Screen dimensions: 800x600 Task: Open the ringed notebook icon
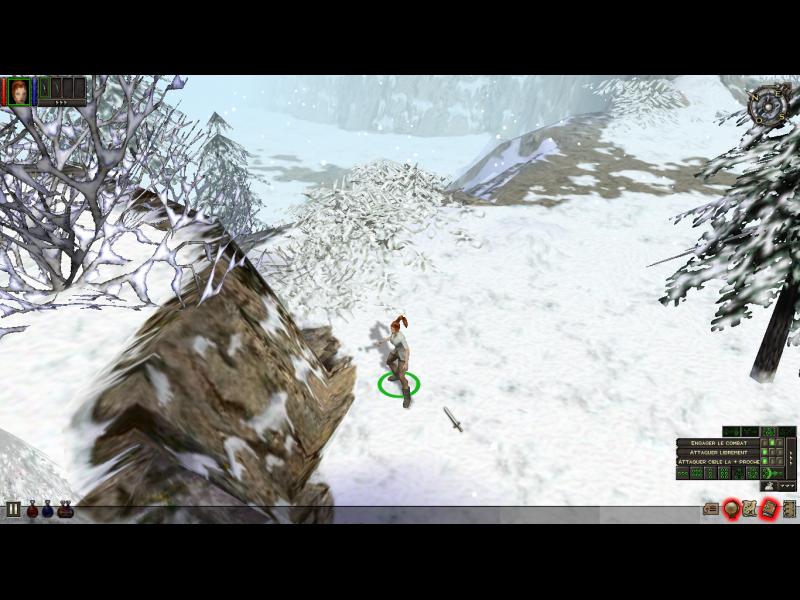click(789, 509)
